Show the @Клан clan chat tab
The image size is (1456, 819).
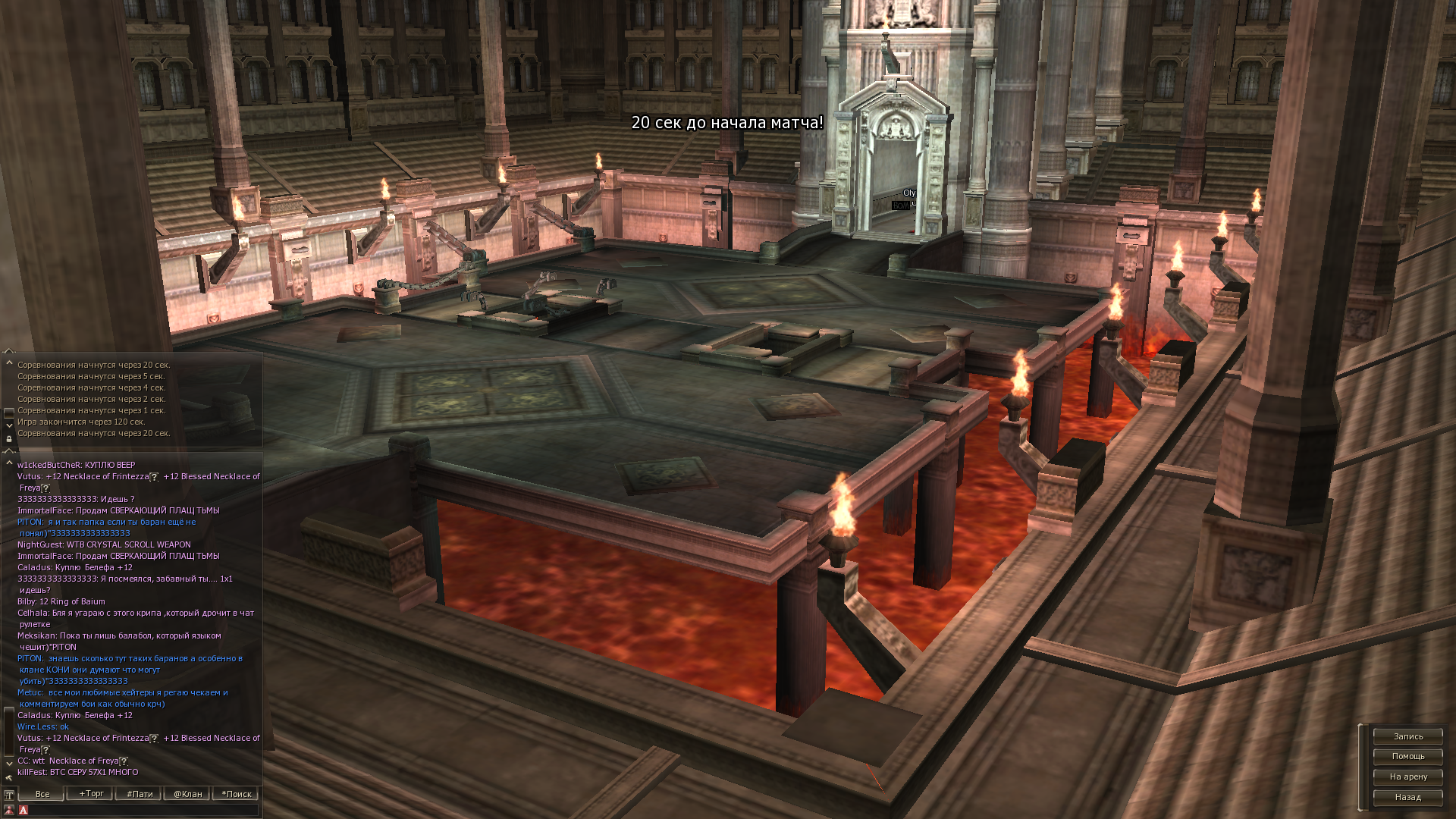(x=187, y=794)
